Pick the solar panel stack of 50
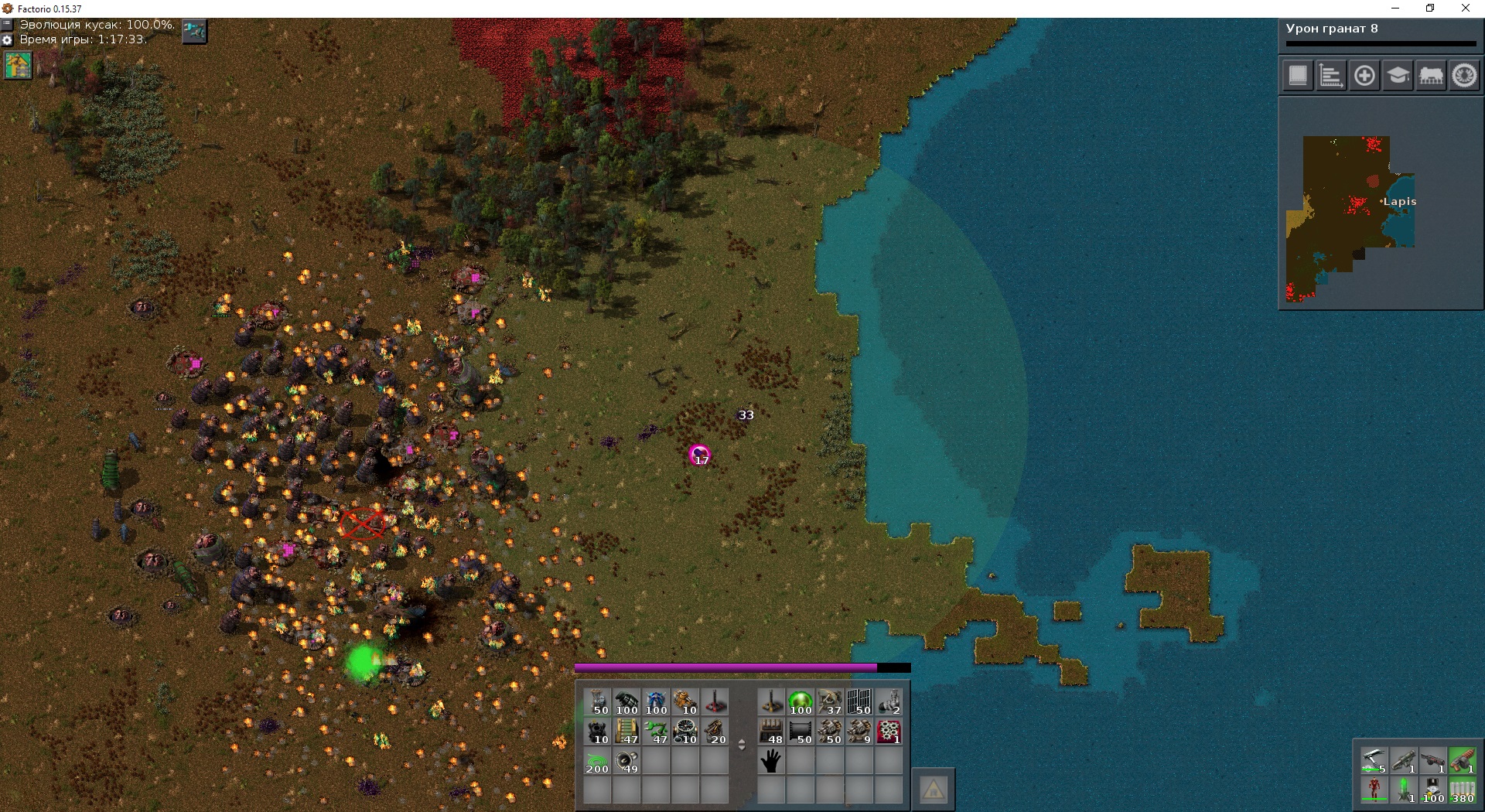This screenshot has height=812, width=1485. pyautogui.click(x=860, y=702)
